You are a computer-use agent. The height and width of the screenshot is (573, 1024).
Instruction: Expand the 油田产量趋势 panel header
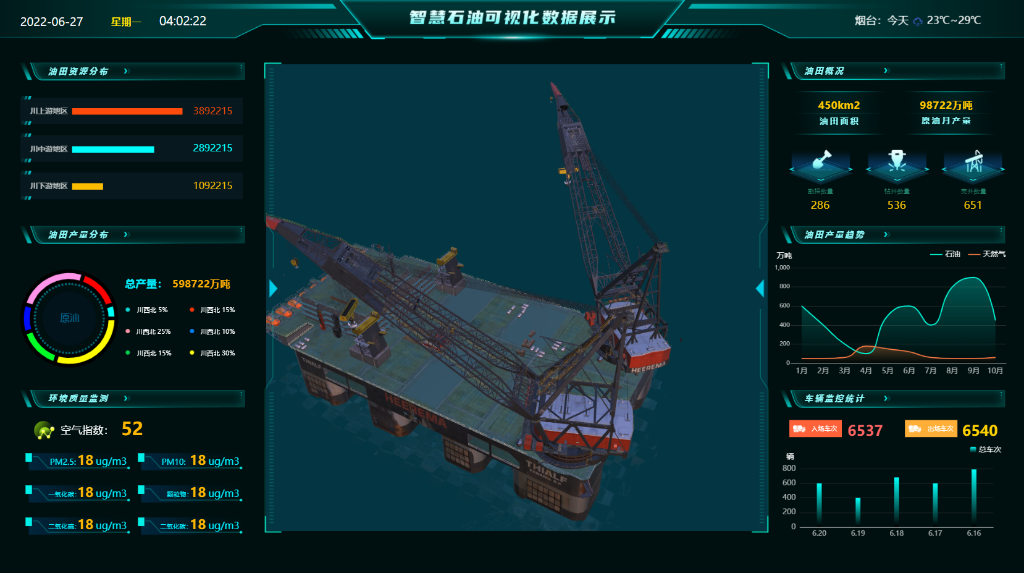(x=885, y=234)
